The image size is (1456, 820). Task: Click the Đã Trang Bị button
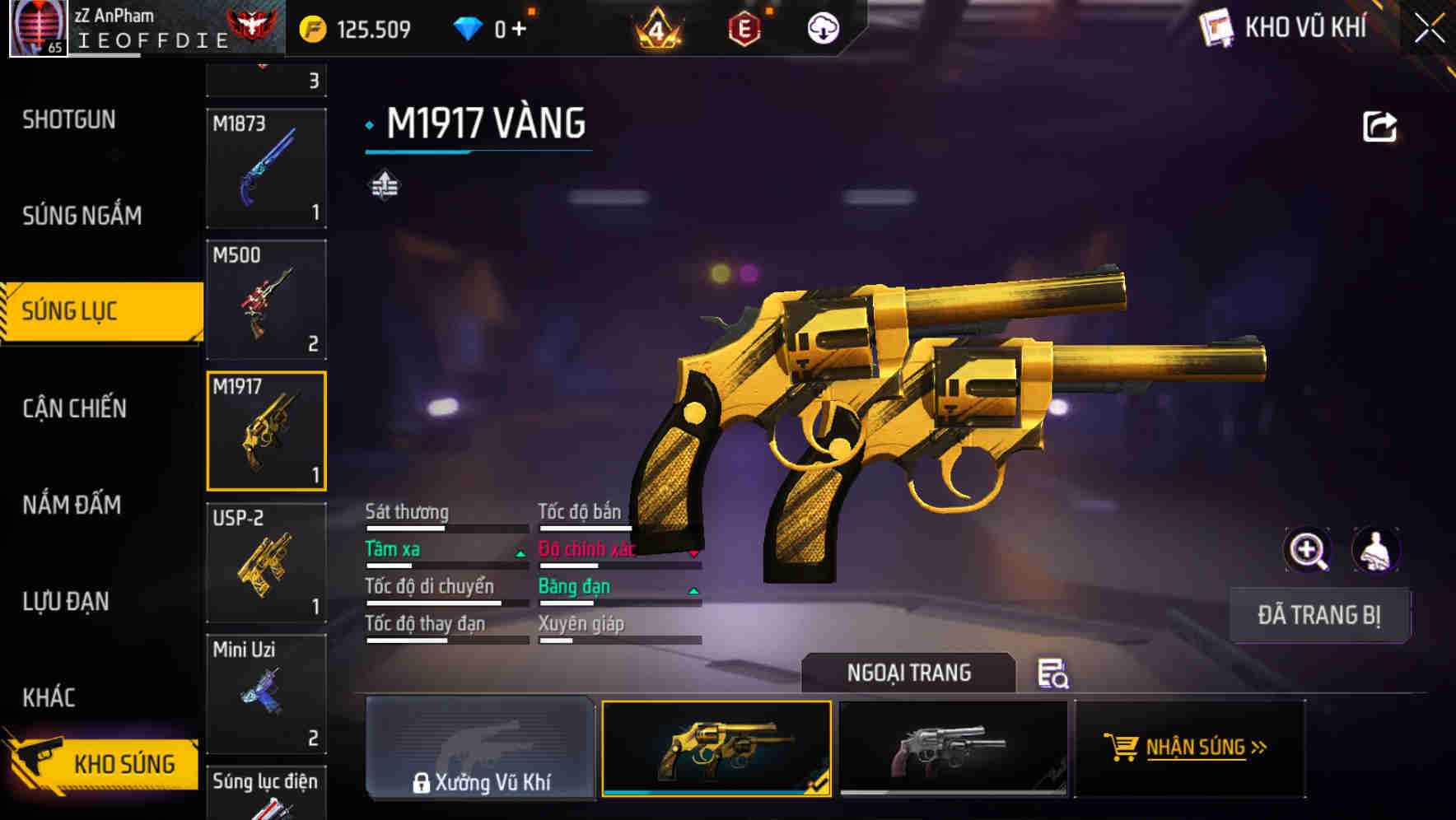click(1318, 615)
